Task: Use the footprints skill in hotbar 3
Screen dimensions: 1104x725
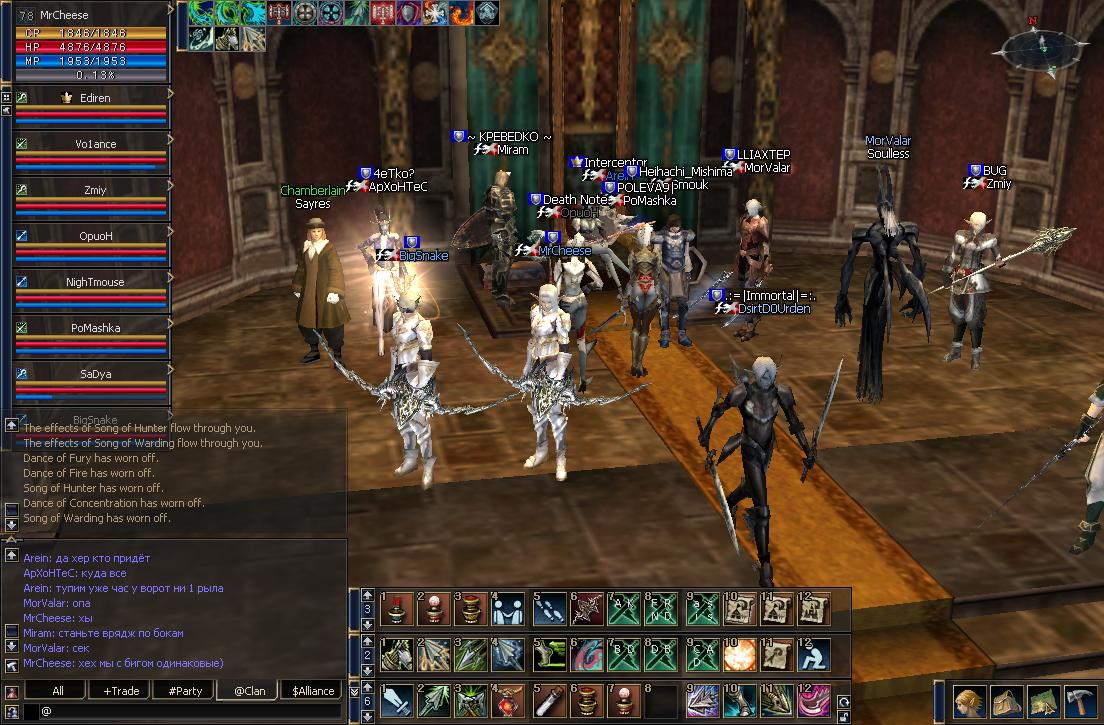Action: [546, 607]
